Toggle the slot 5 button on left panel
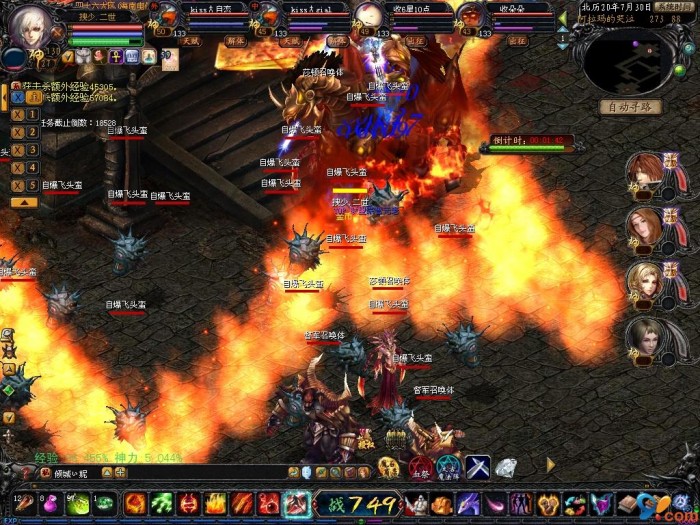This screenshot has width=700, height=525. point(19,185)
